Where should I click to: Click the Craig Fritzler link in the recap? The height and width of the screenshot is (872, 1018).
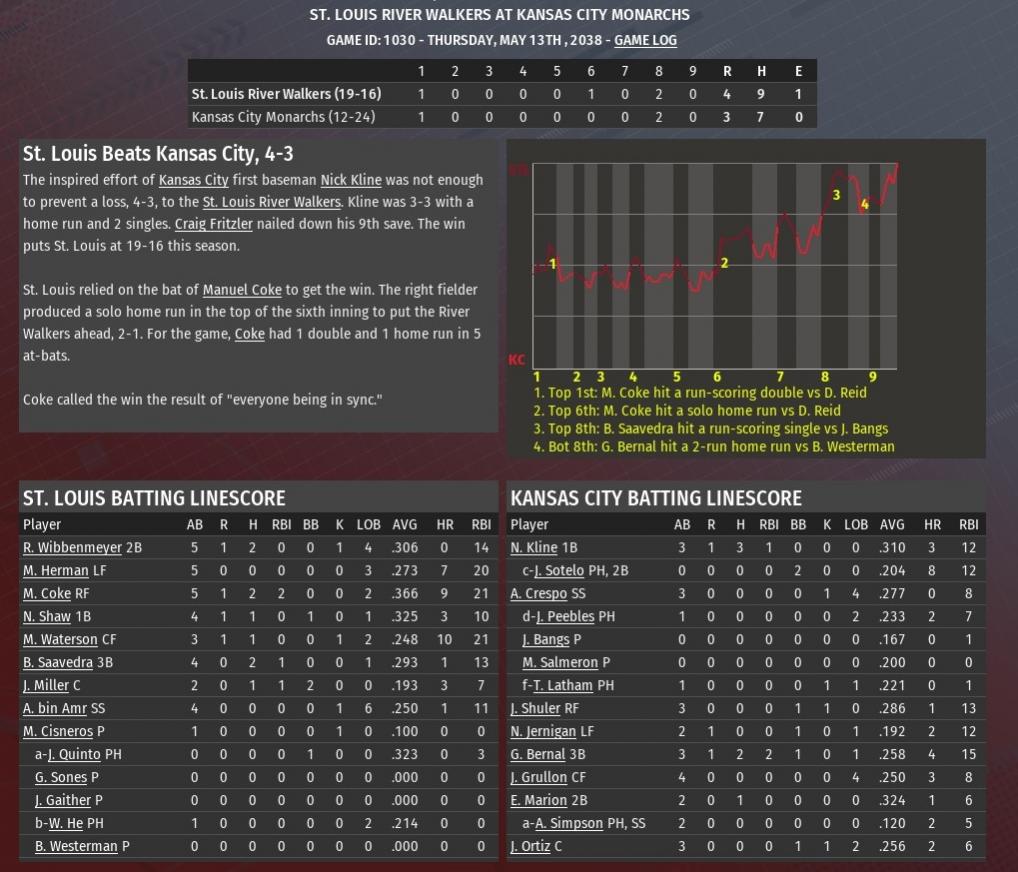[212, 224]
